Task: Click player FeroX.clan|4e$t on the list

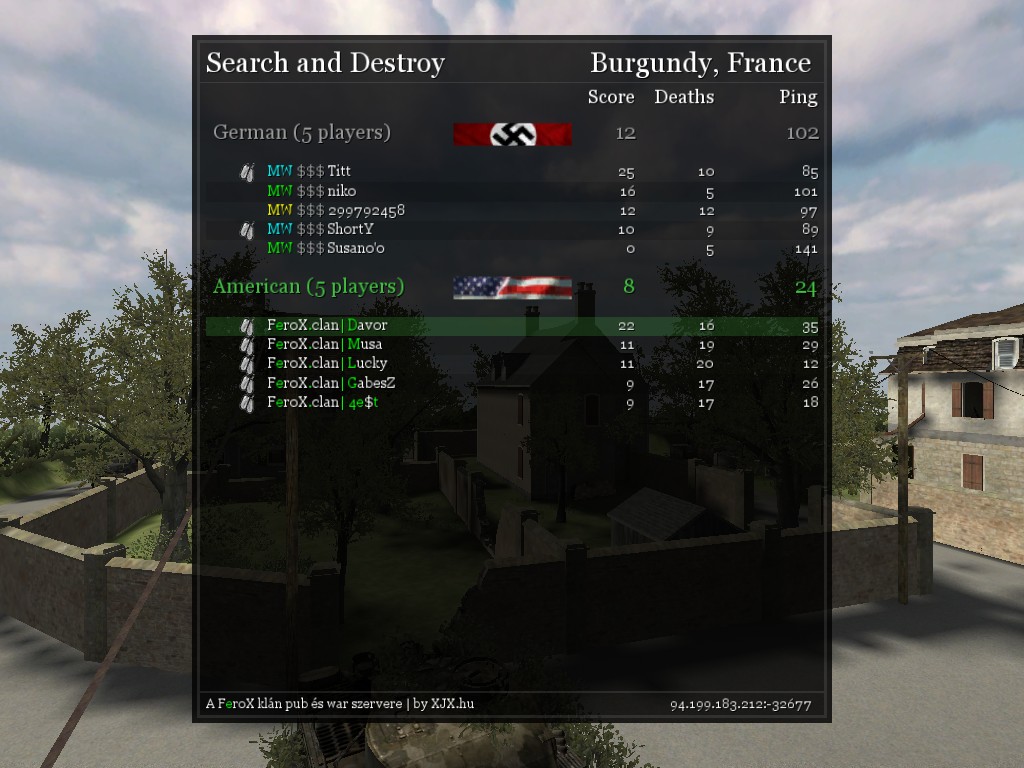Action: pyautogui.click(x=322, y=403)
